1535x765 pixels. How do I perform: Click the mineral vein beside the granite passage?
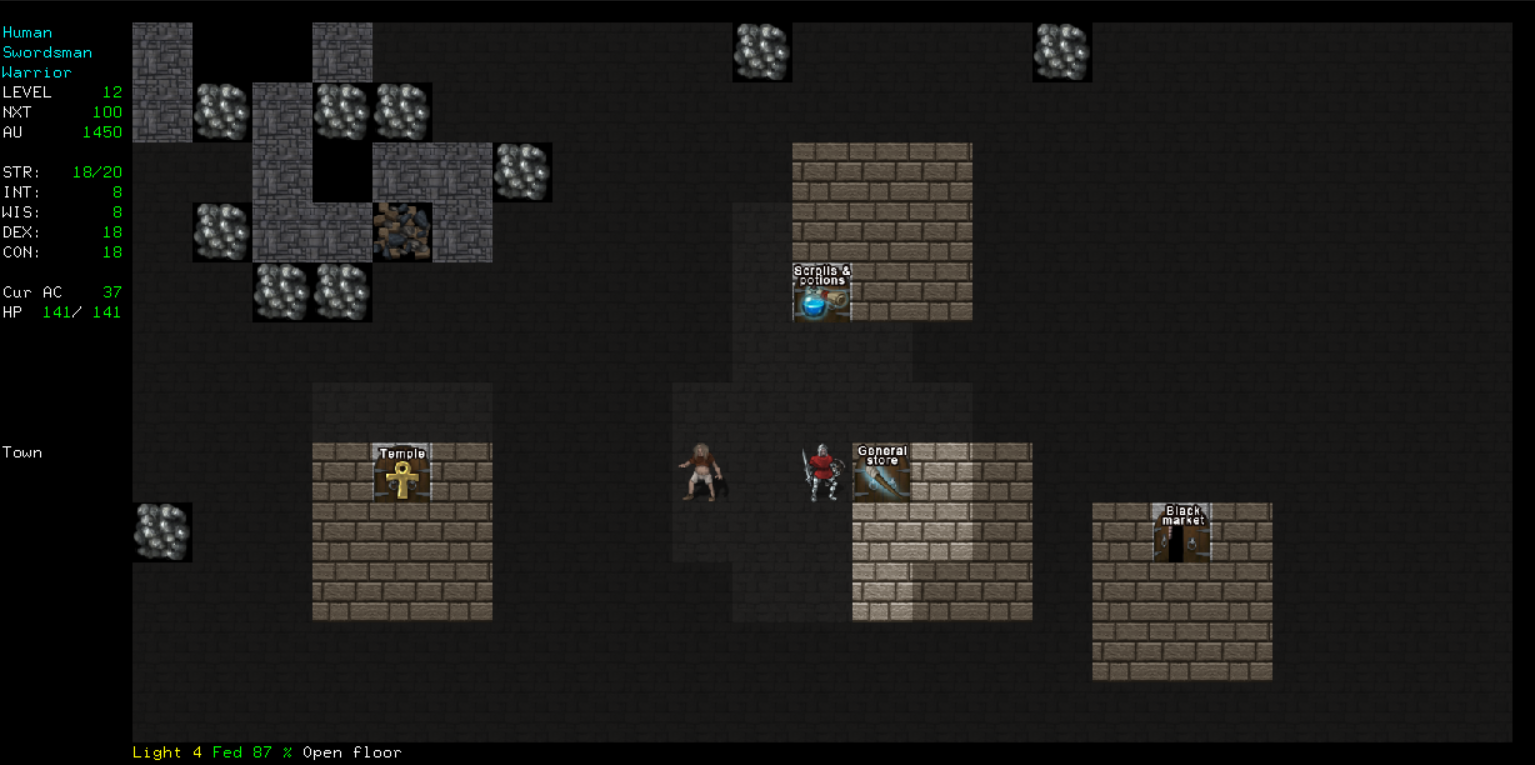pyautogui.click(x=522, y=172)
